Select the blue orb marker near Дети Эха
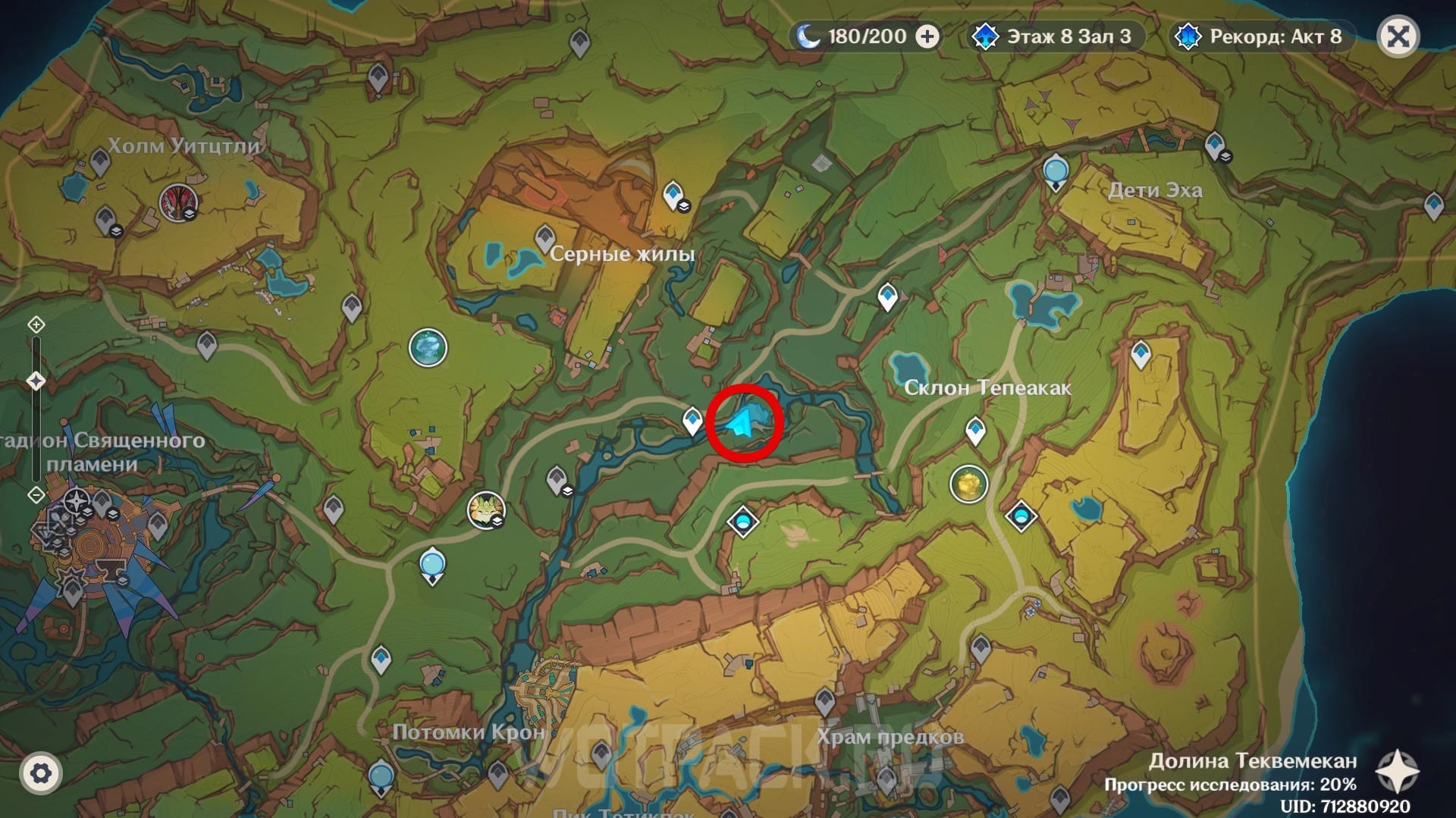1456x818 pixels. (x=1056, y=171)
